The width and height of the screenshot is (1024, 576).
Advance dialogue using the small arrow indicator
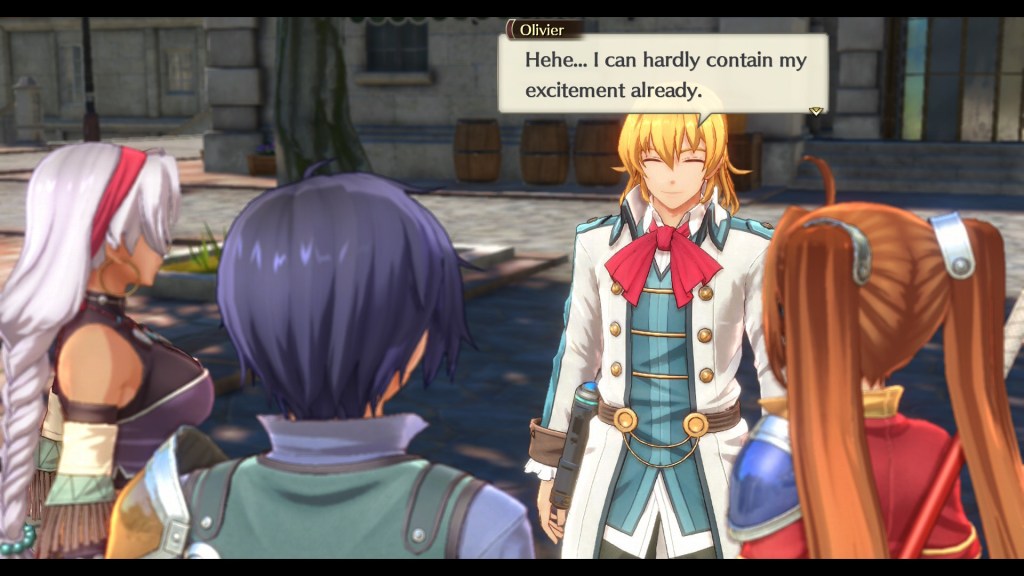coord(816,110)
